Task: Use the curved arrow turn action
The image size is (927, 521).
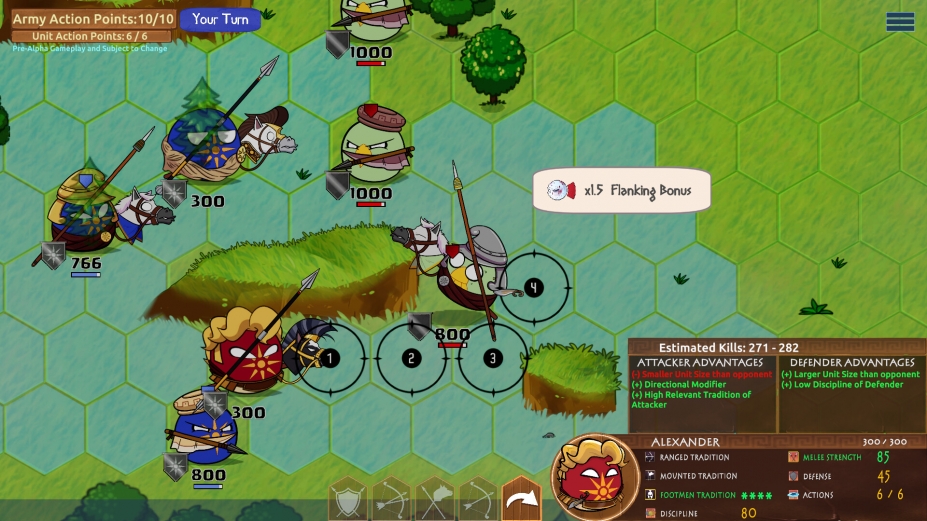Action: 520,499
